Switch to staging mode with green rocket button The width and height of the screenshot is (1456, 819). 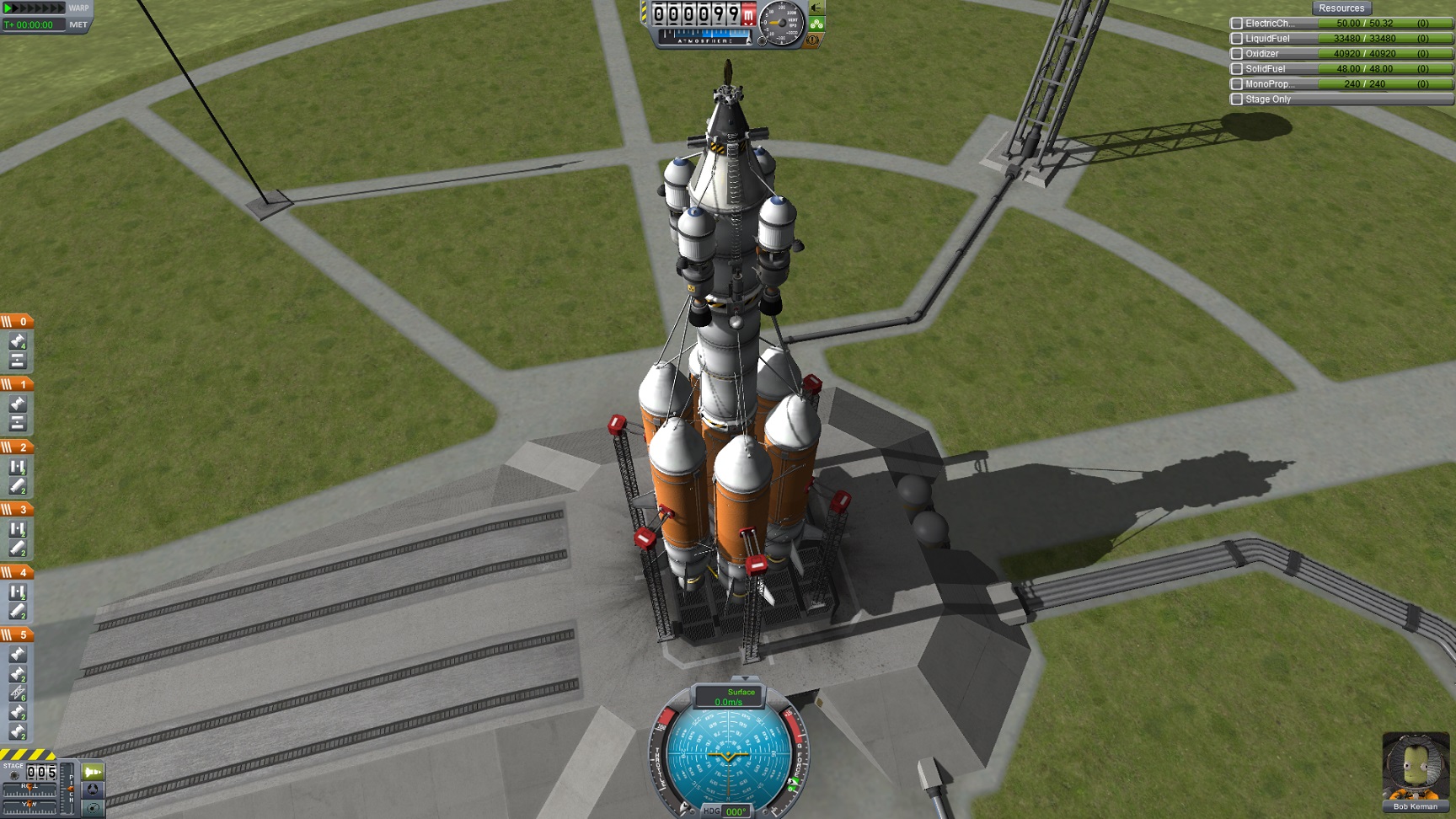point(93,771)
